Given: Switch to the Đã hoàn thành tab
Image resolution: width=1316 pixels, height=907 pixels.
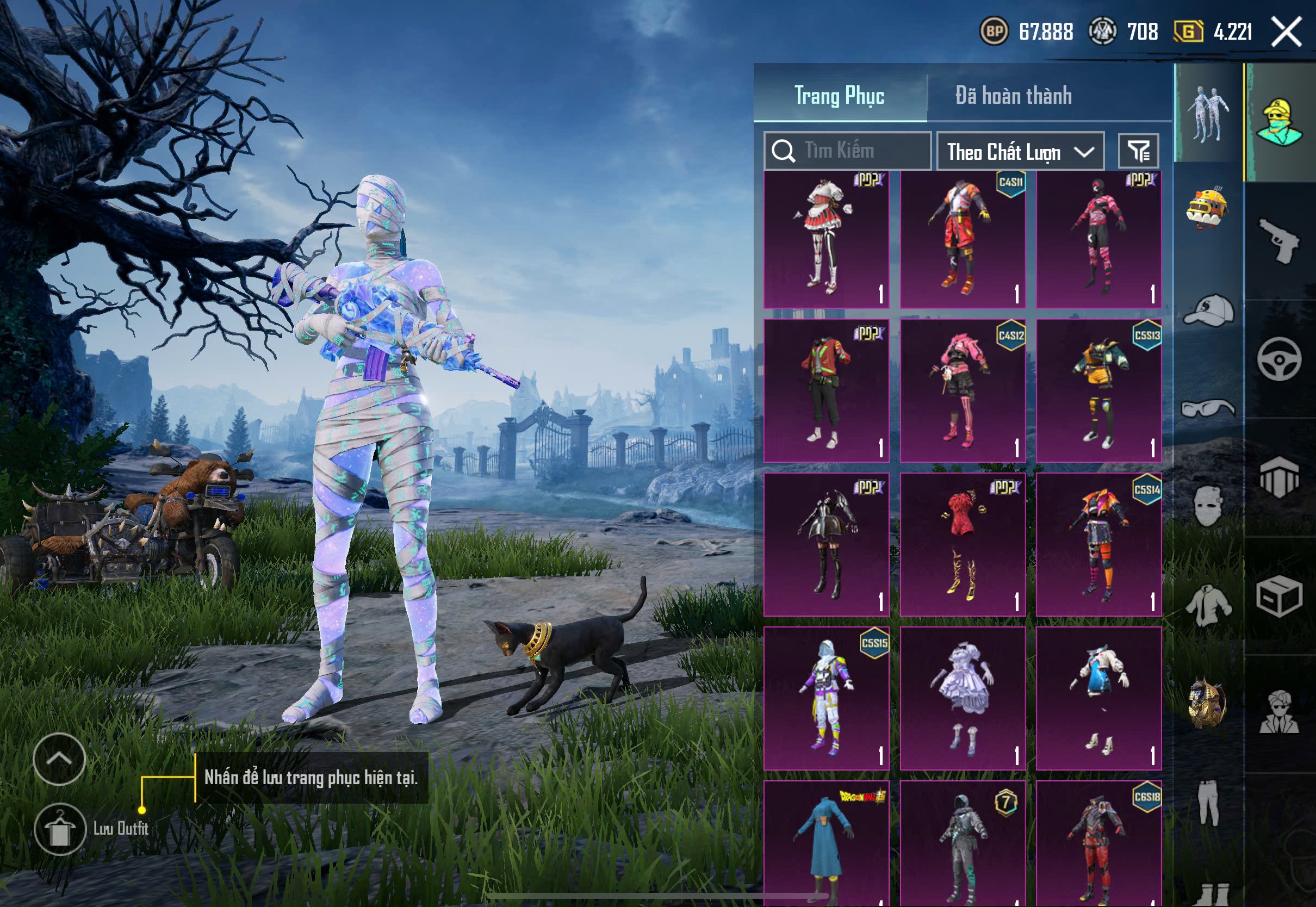Looking at the screenshot, I should pyautogui.click(x=1014, y=96).
